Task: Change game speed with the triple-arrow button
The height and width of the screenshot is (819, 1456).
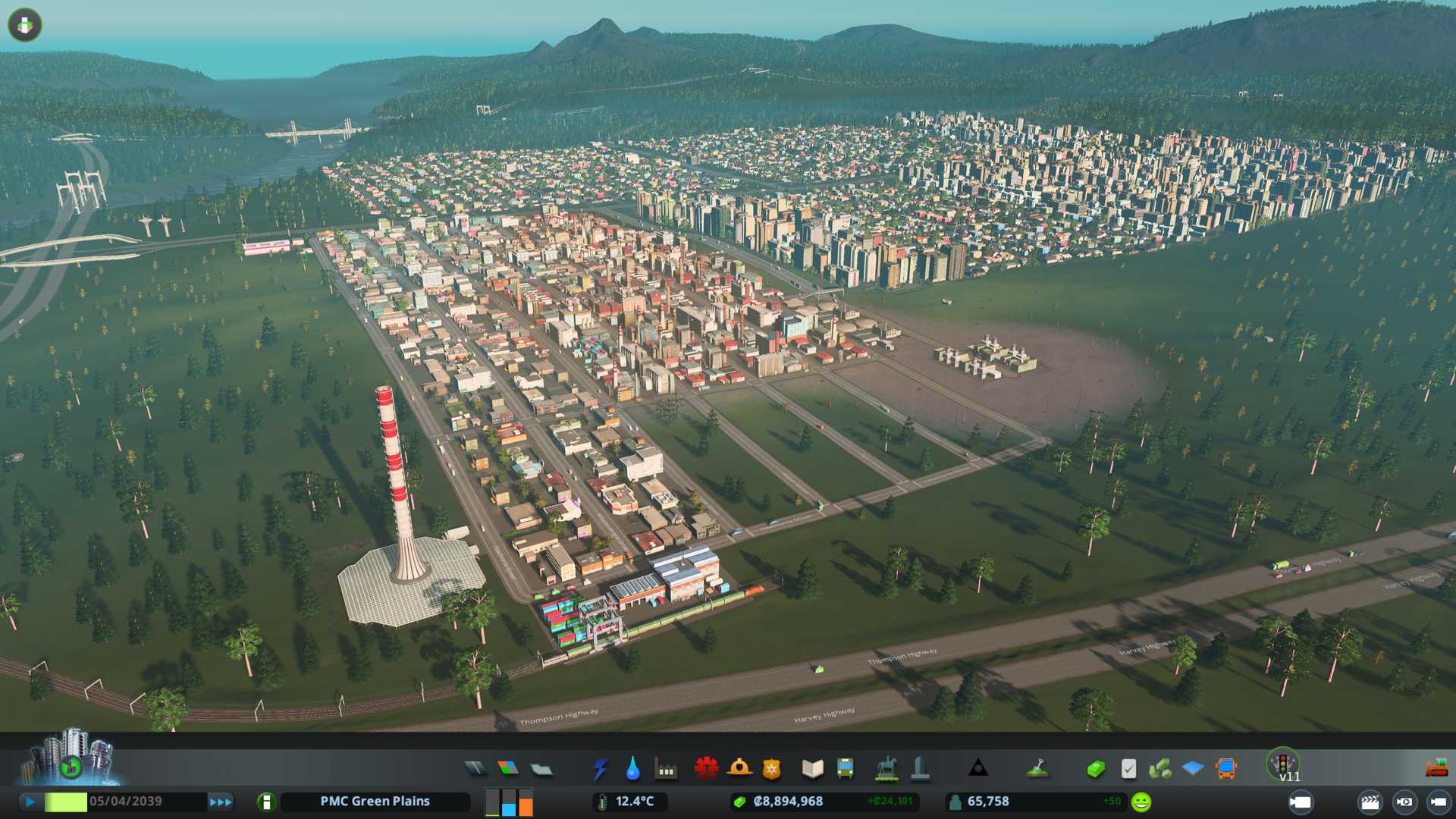Action: coord(221,802)
